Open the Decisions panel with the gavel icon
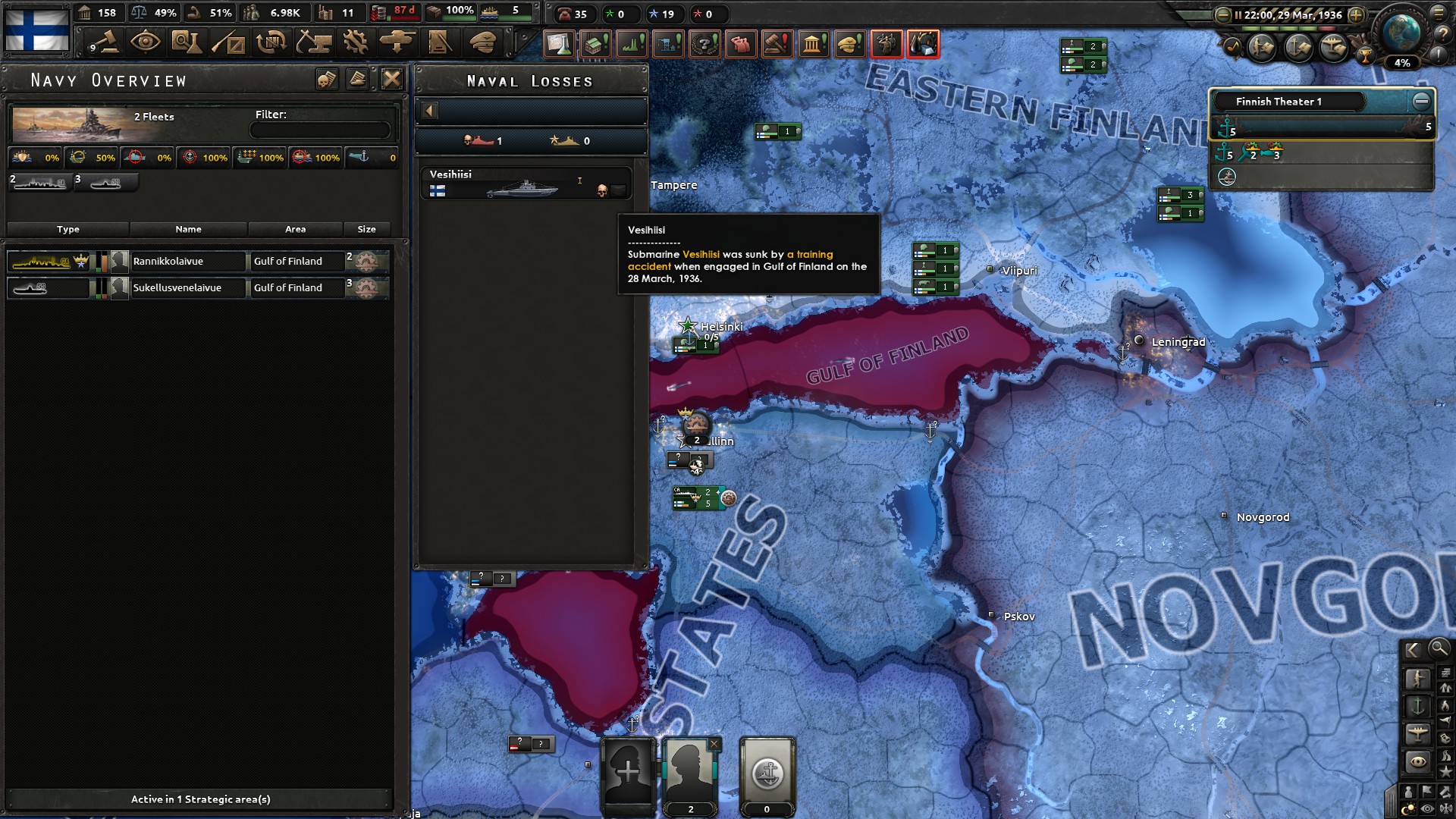Viewport: 1456px width, 819px height. tap(105, 44)
